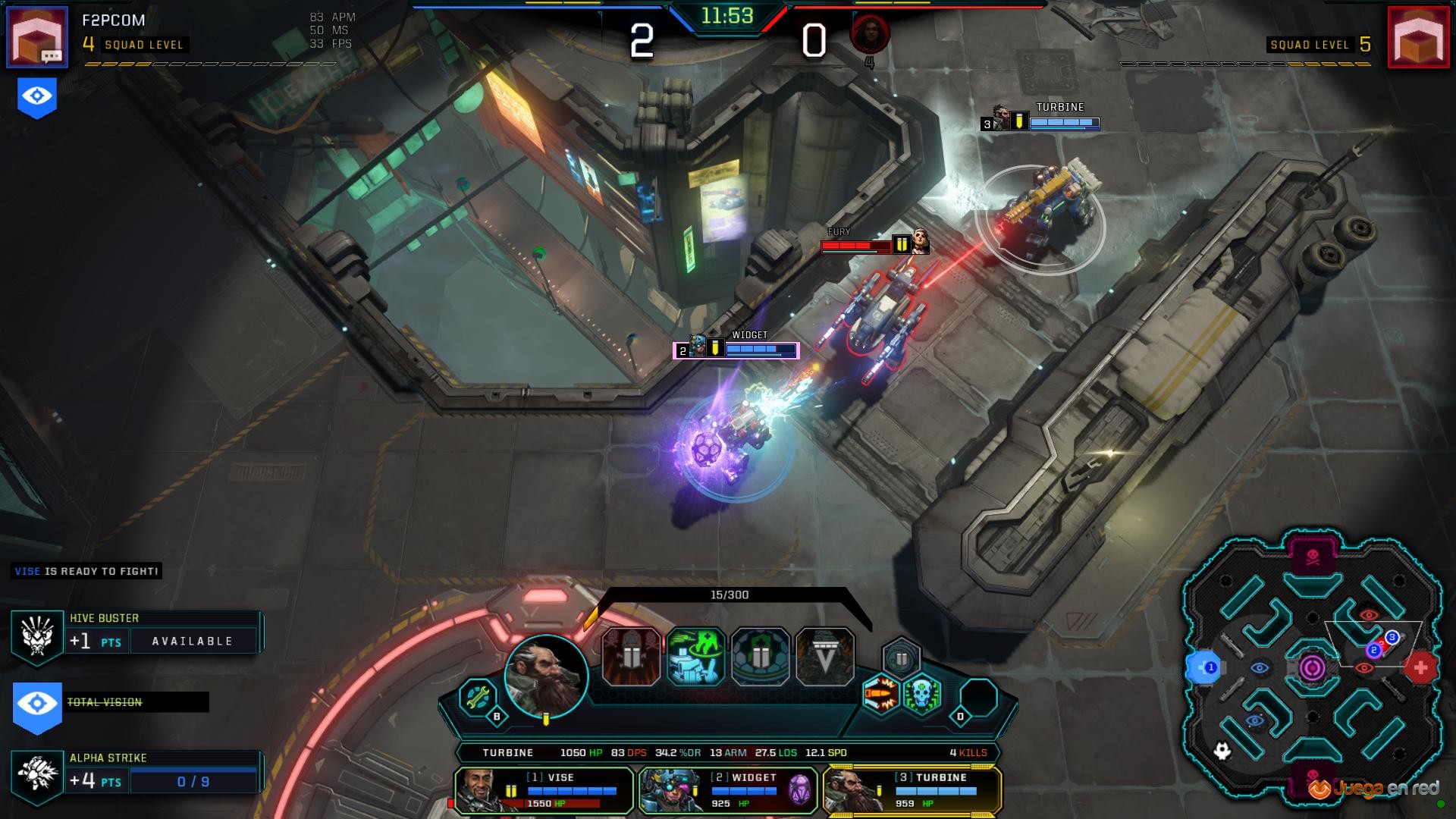Use the orange bullet item slot

(x=881, y=694)
